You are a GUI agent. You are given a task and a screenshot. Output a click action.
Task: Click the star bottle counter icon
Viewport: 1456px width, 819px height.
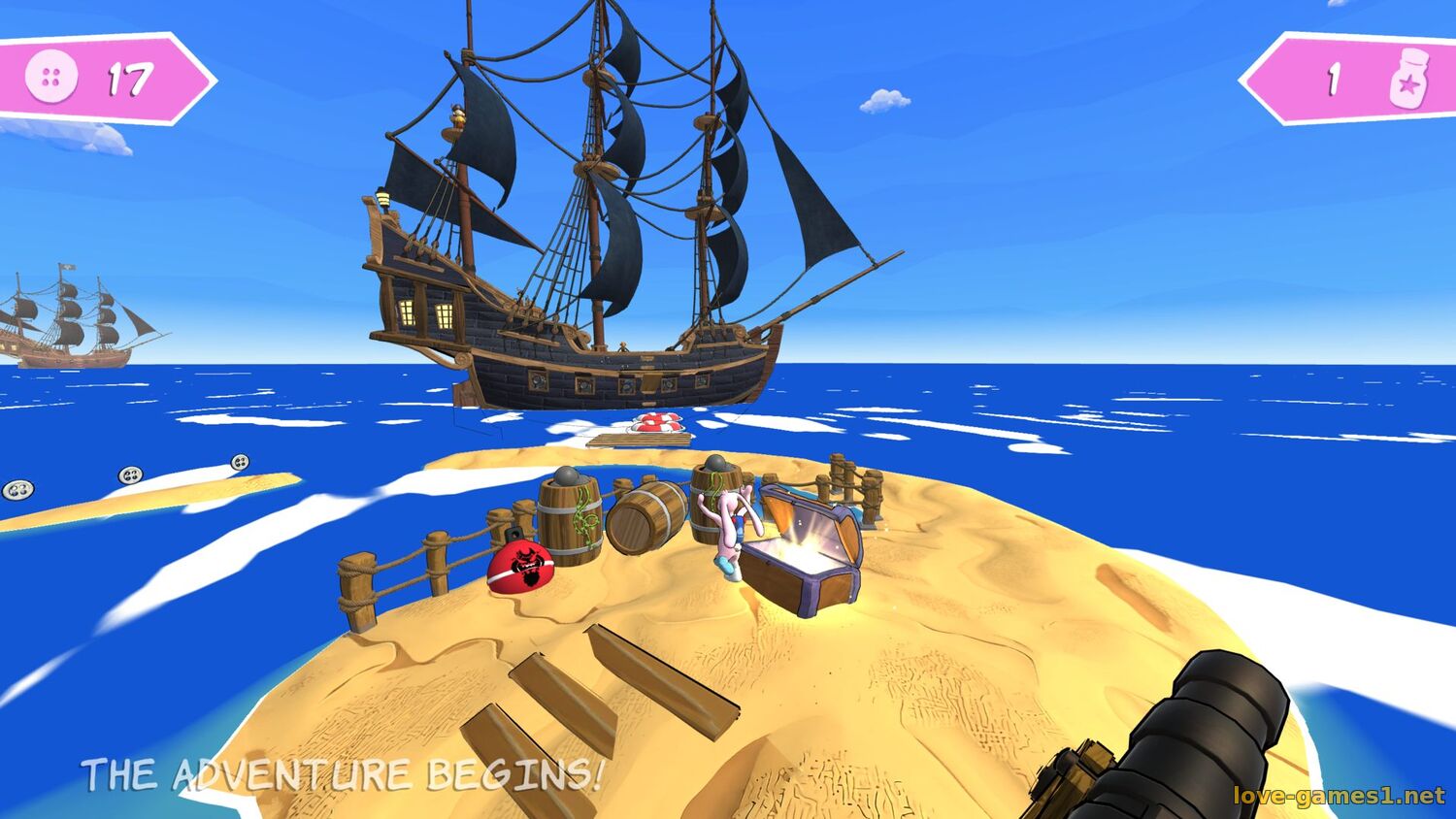coord(1408,79)
